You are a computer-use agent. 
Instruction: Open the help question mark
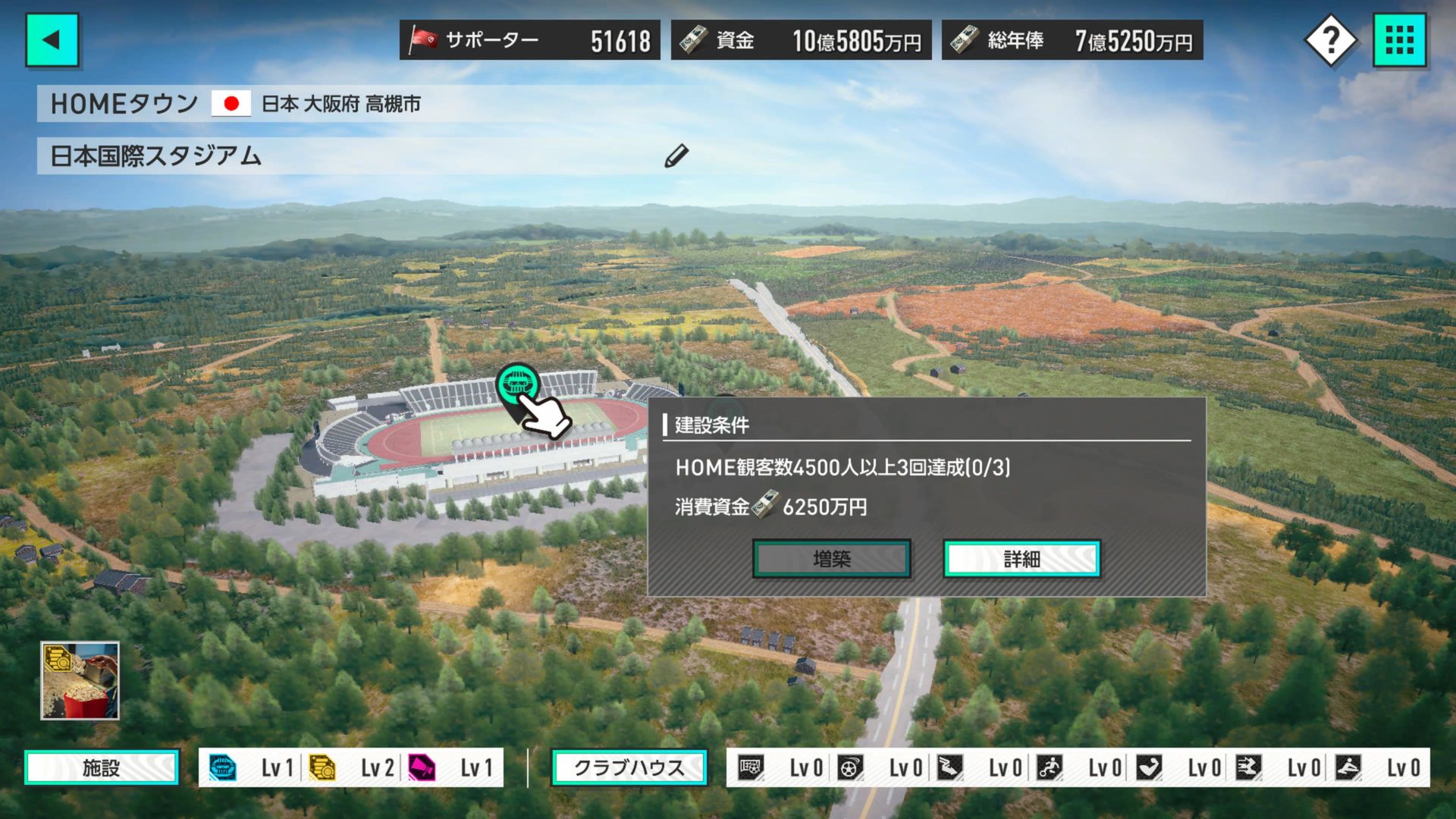(x=1331, y=40)
